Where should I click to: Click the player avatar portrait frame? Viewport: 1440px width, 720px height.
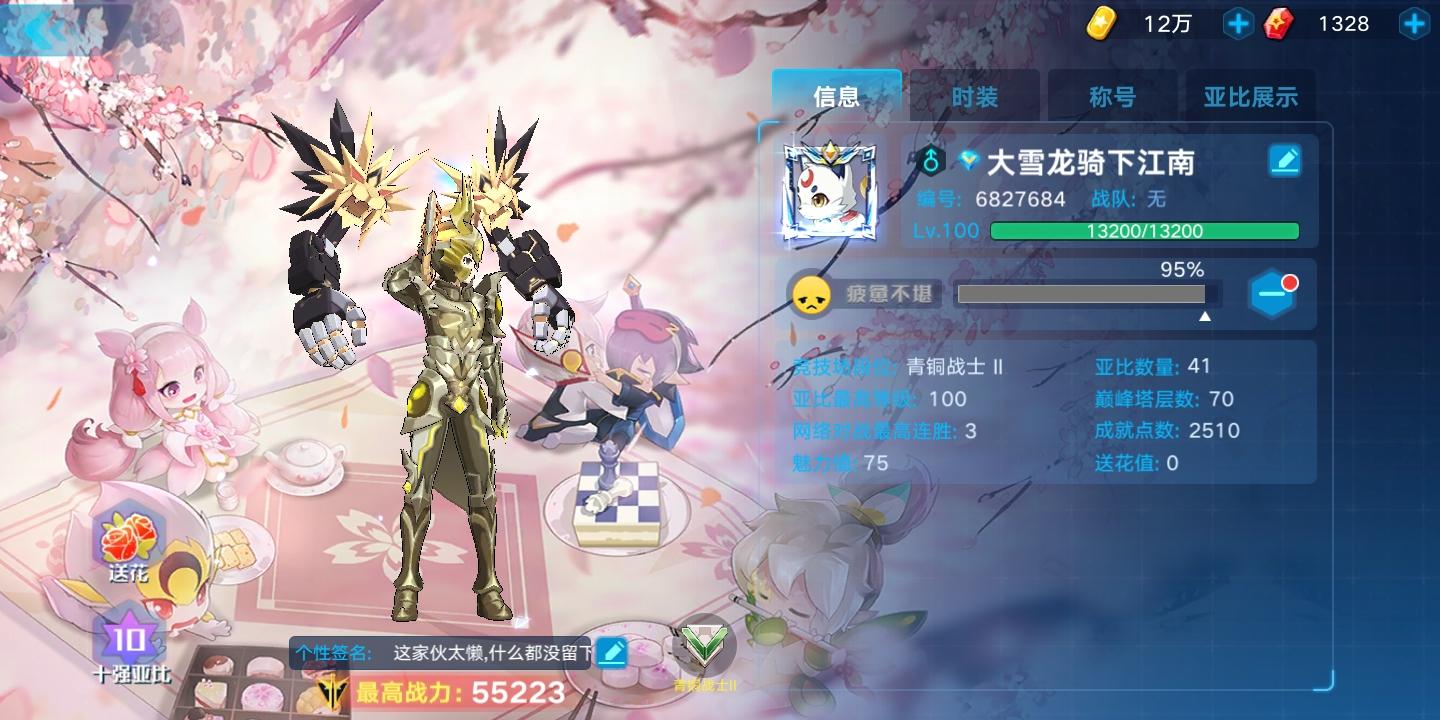[830, 190]
